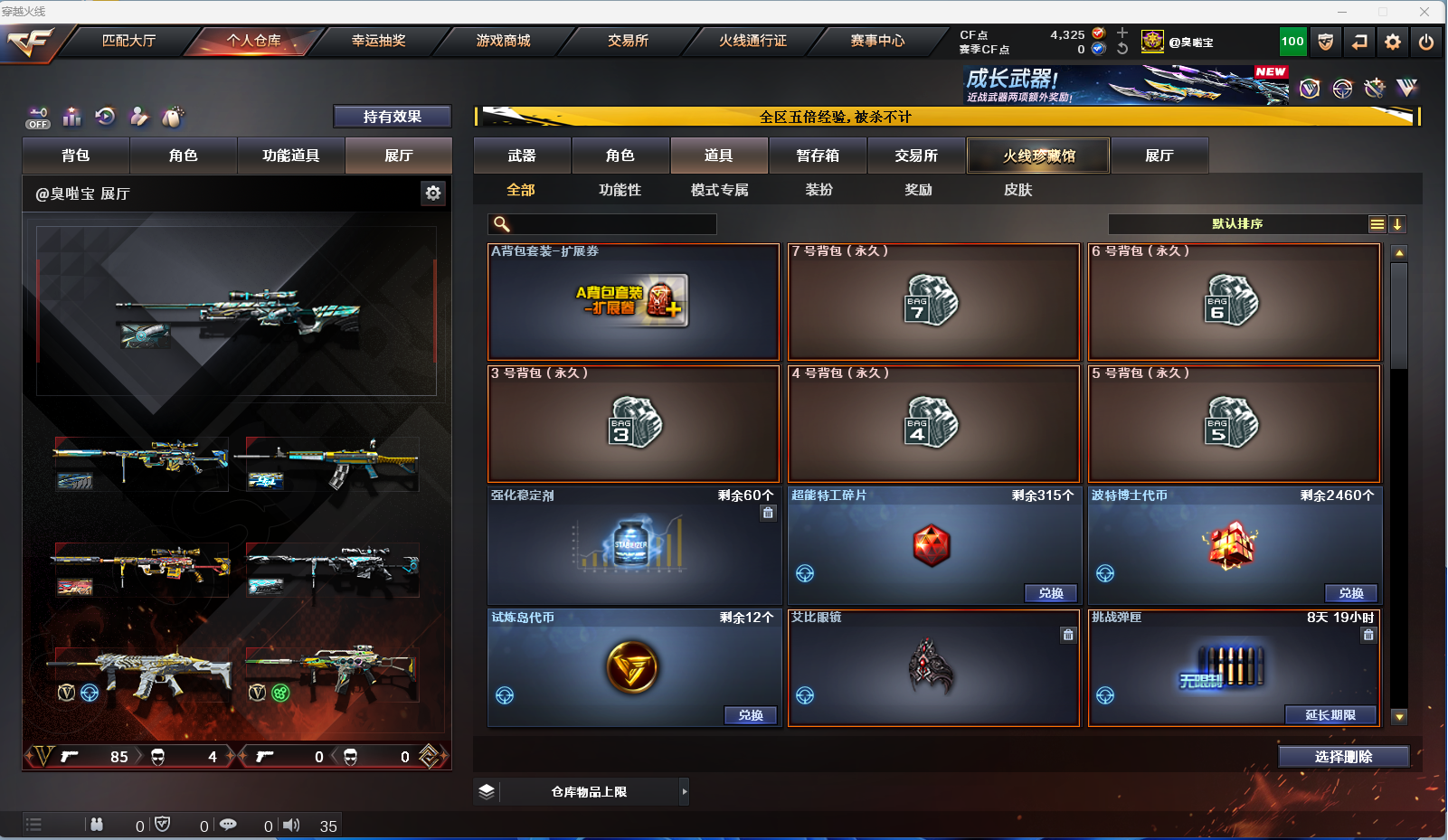
Task: Open the 游戏商城 game store
Action: (x=503, y=41)
